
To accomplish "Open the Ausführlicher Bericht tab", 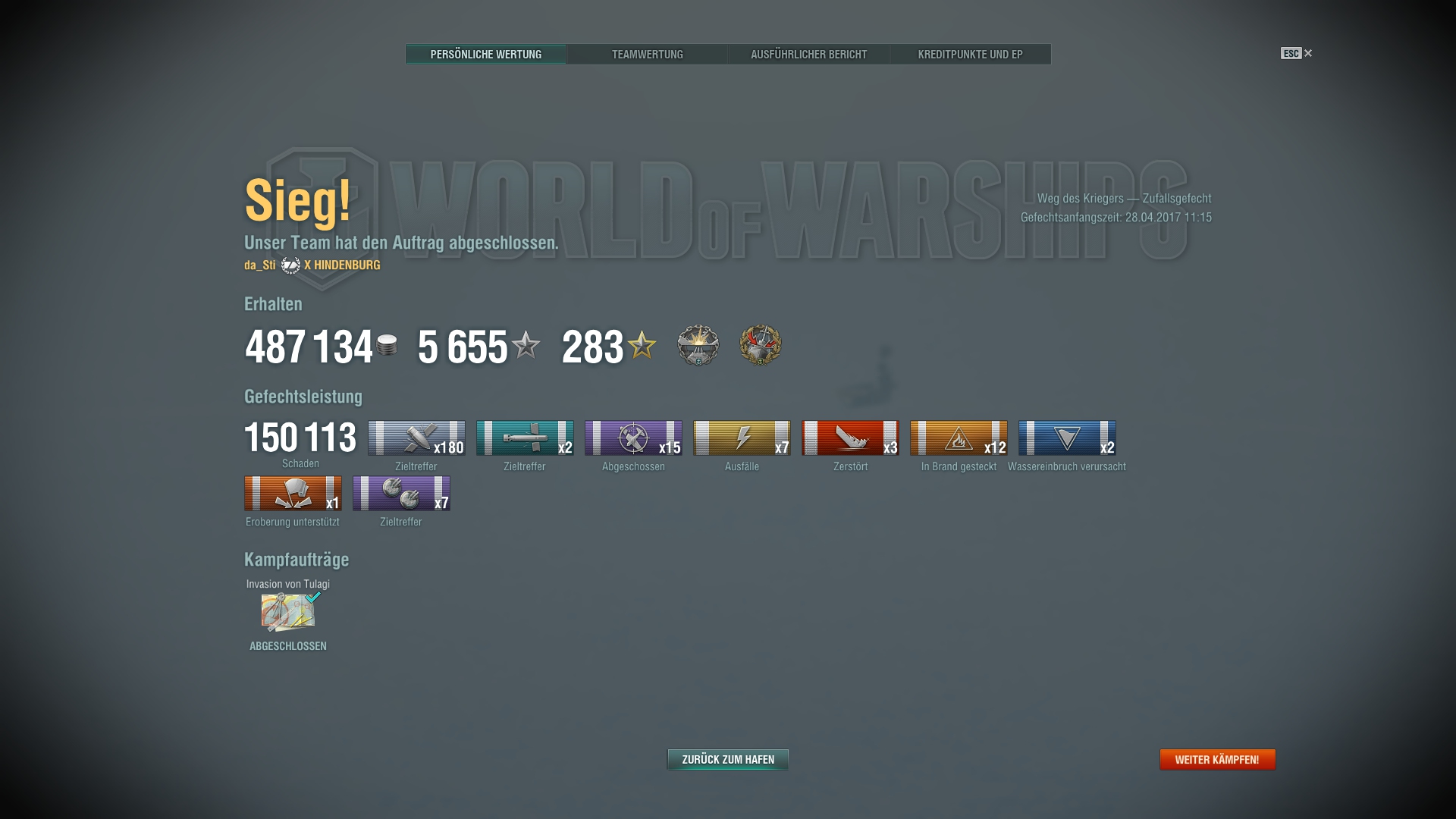I will tap(808, 54).
